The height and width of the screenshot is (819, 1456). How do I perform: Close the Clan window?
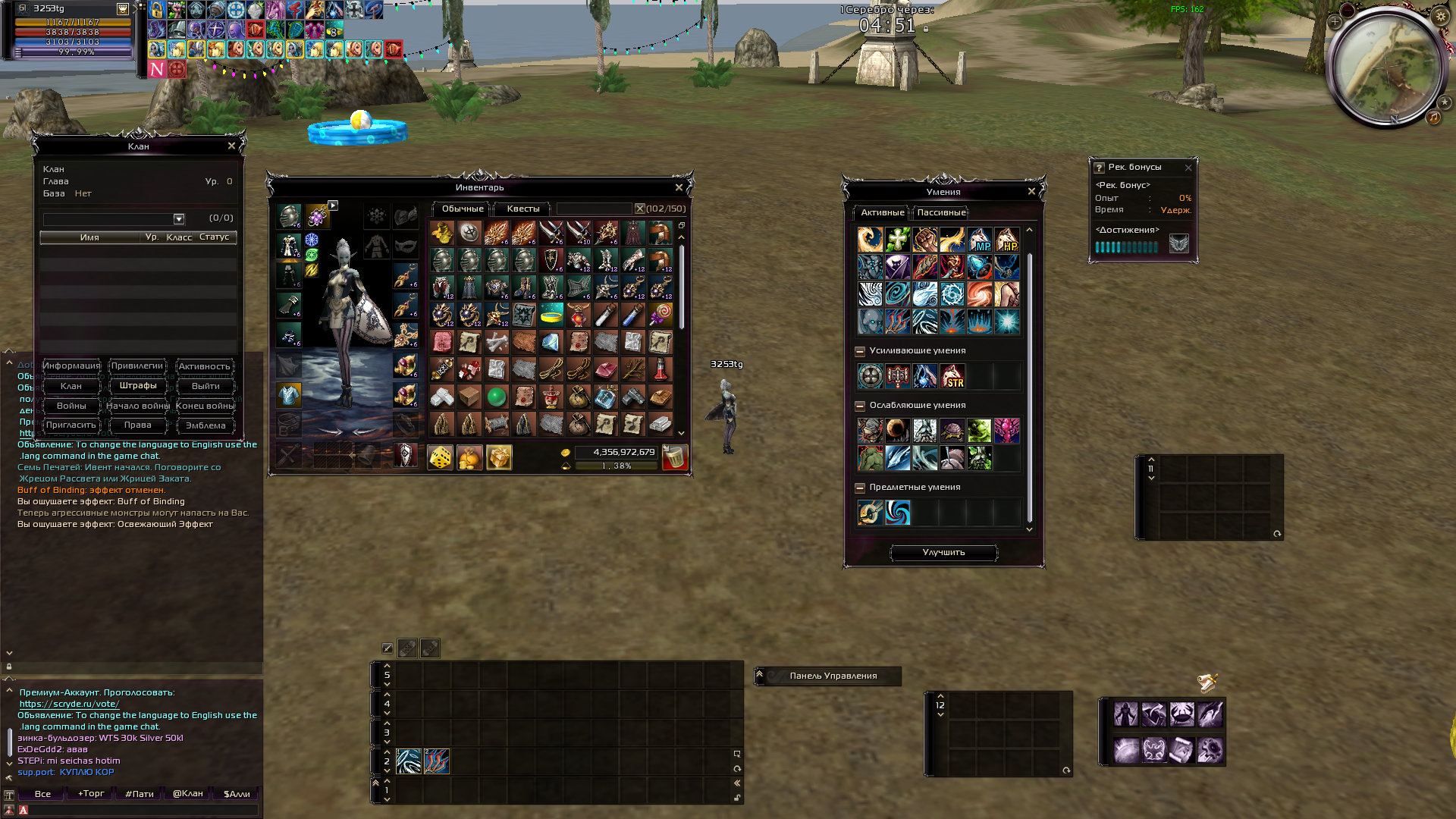[x=231, y=146]
